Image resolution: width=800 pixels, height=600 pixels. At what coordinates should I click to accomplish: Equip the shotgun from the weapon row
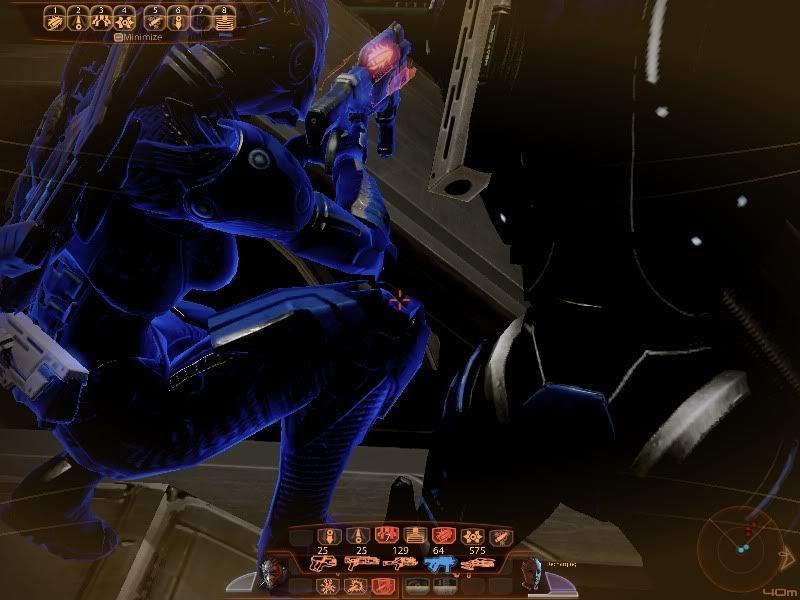coord(360,564)
